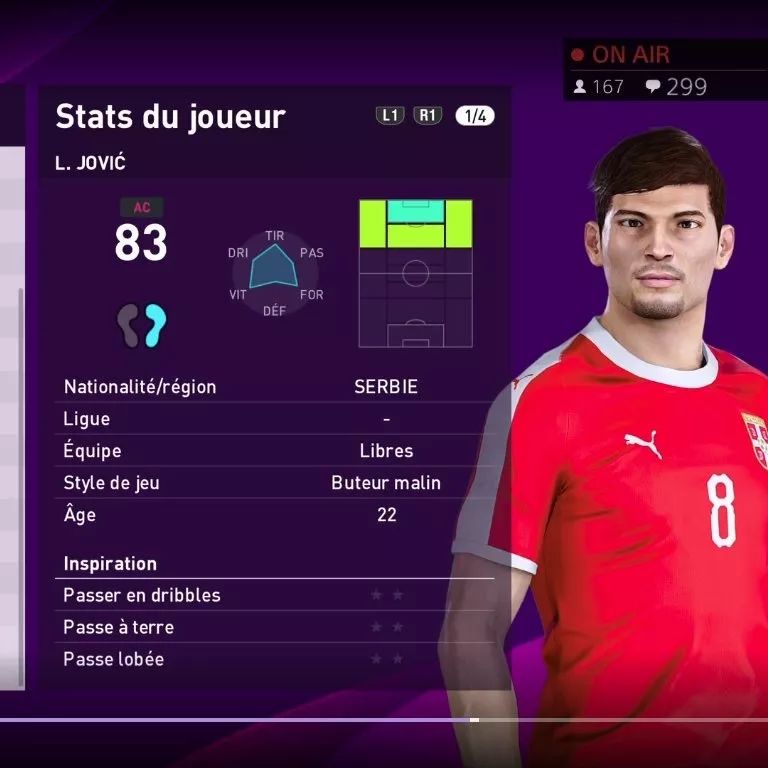Viewport: 768px width, 768px height.
Task: Click the pitch position map diagram
Action: [x=415, y=273]
